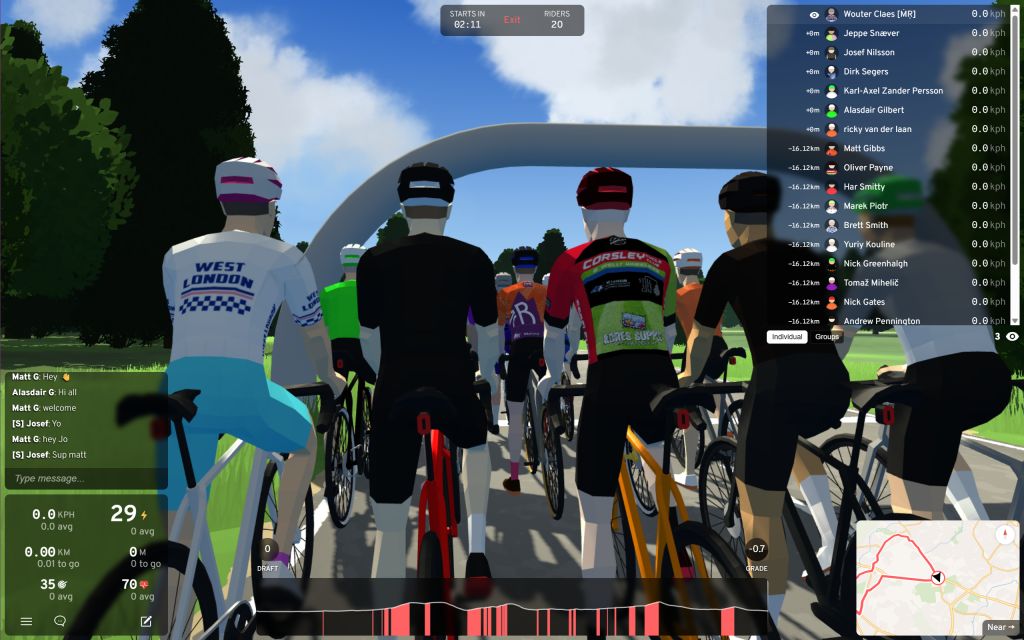This screenshot has width=1024, height=640.
Task: Click the compass button on the minimap
Action: click(1003, 535)
